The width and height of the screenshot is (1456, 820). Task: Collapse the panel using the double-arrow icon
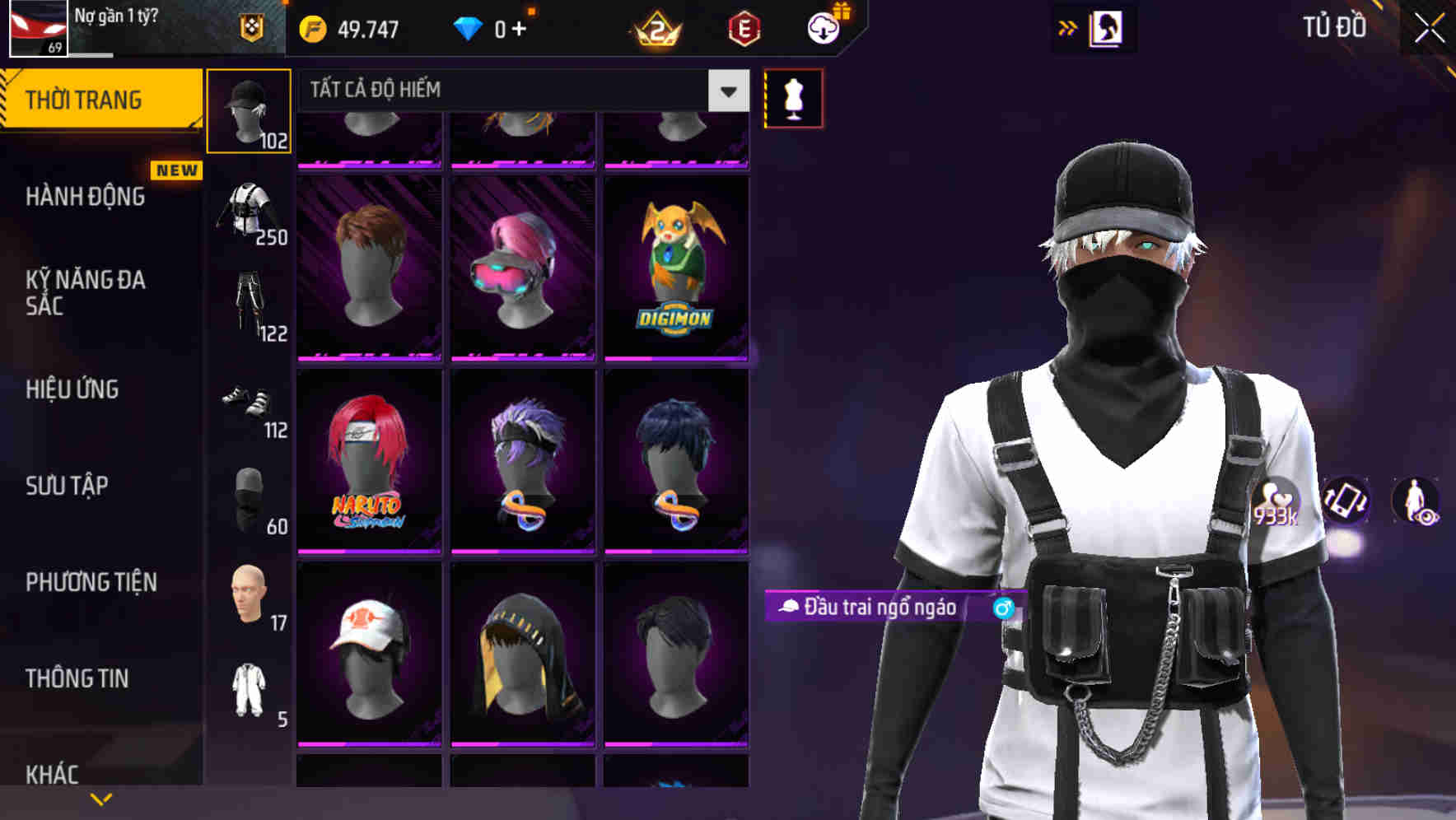click(x=1066, y=26)
